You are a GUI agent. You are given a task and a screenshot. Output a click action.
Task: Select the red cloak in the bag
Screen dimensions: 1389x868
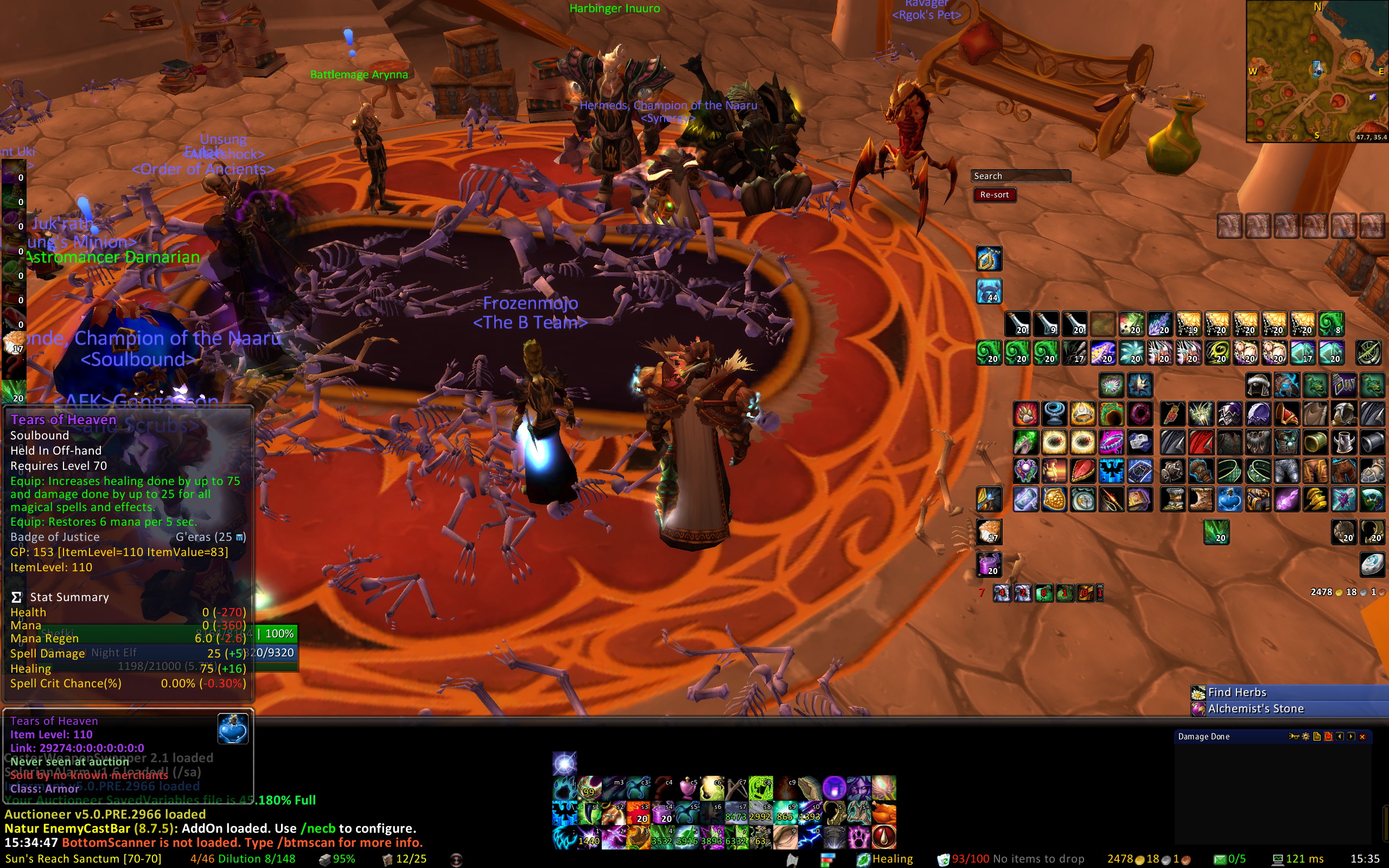(1201, 443)
